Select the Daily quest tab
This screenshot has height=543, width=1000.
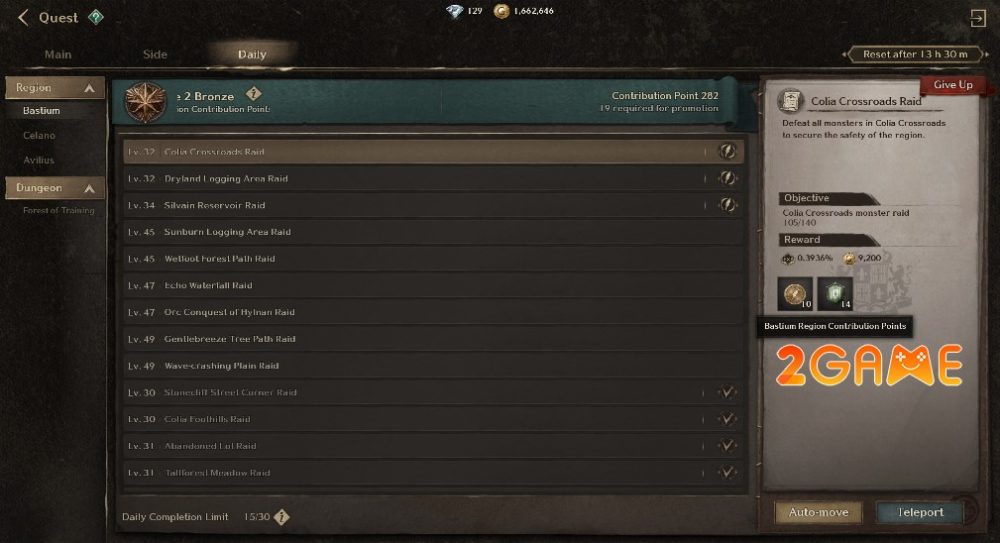click(252, 54)
